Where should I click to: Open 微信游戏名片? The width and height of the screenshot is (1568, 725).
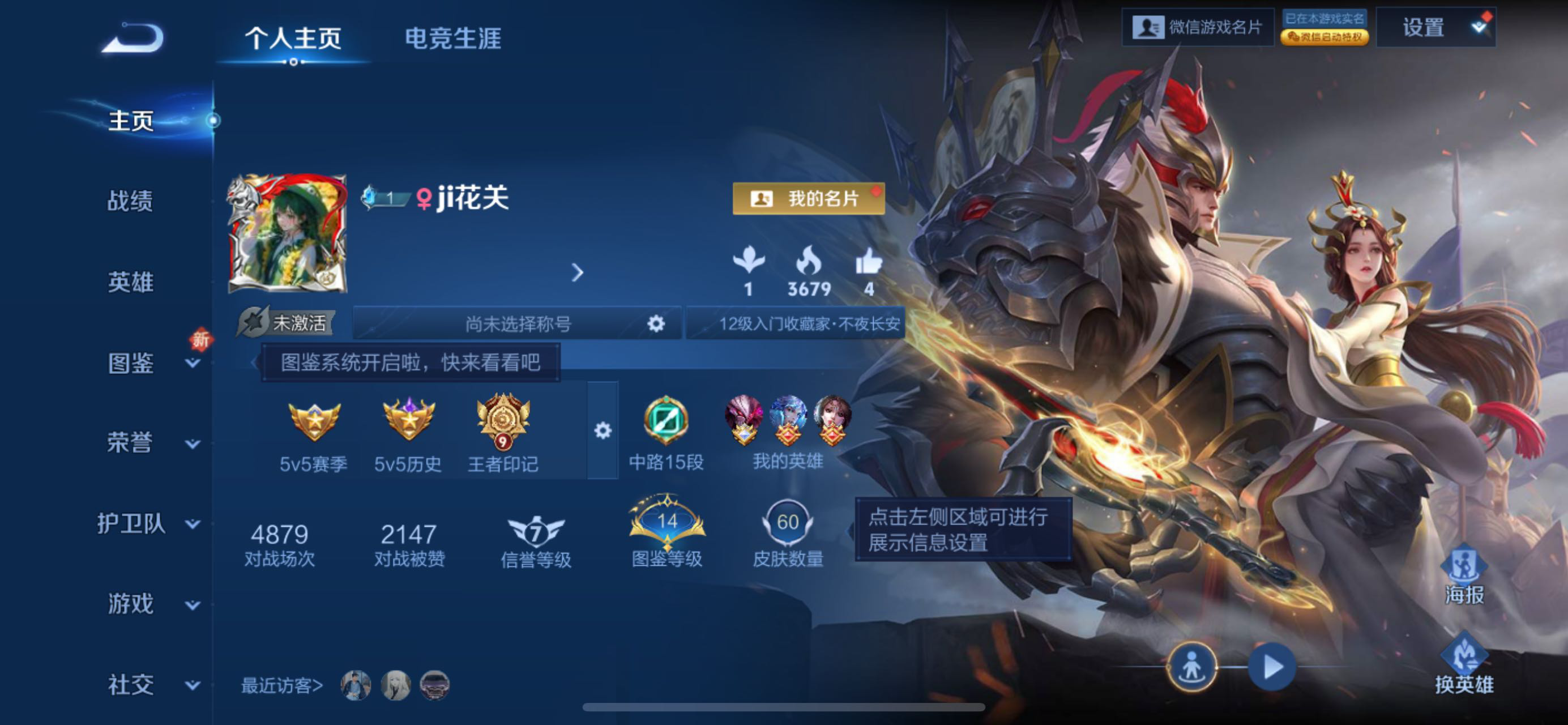[x=1197, y=27]
